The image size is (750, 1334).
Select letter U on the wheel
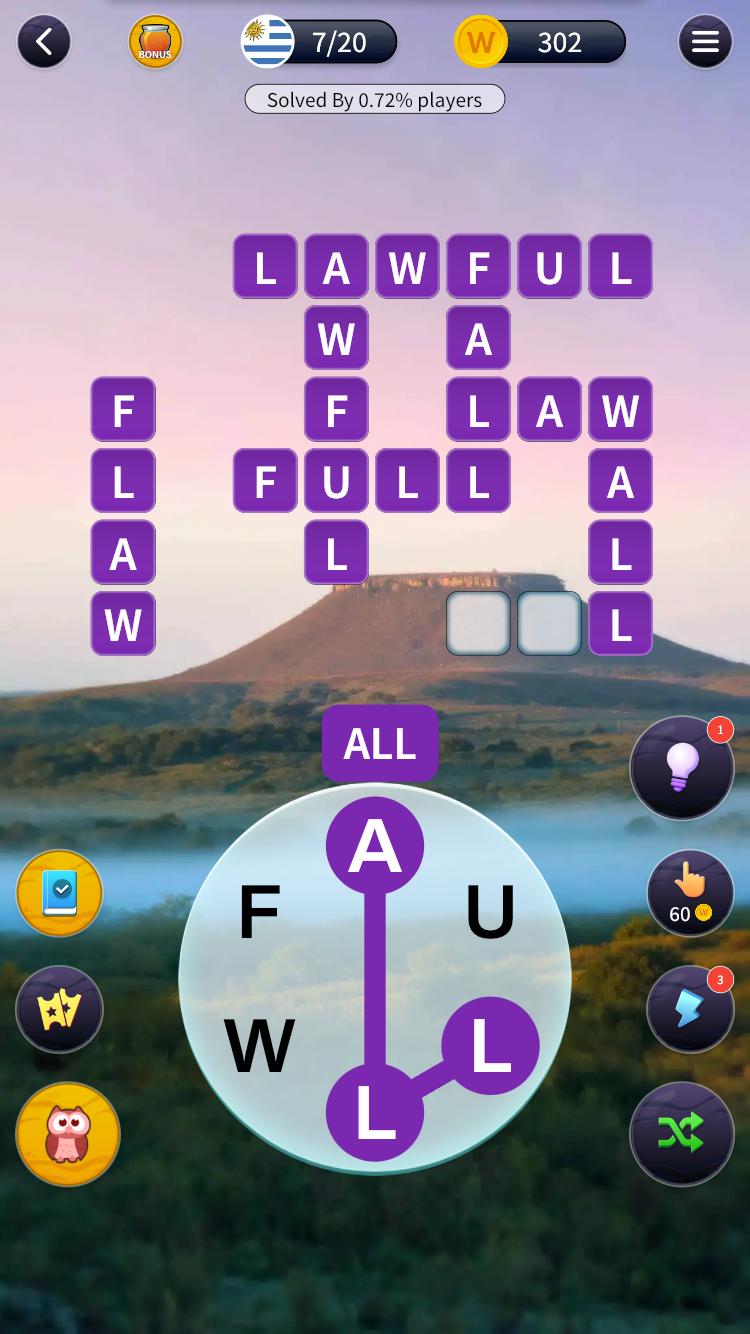click(x=490, y=912)
